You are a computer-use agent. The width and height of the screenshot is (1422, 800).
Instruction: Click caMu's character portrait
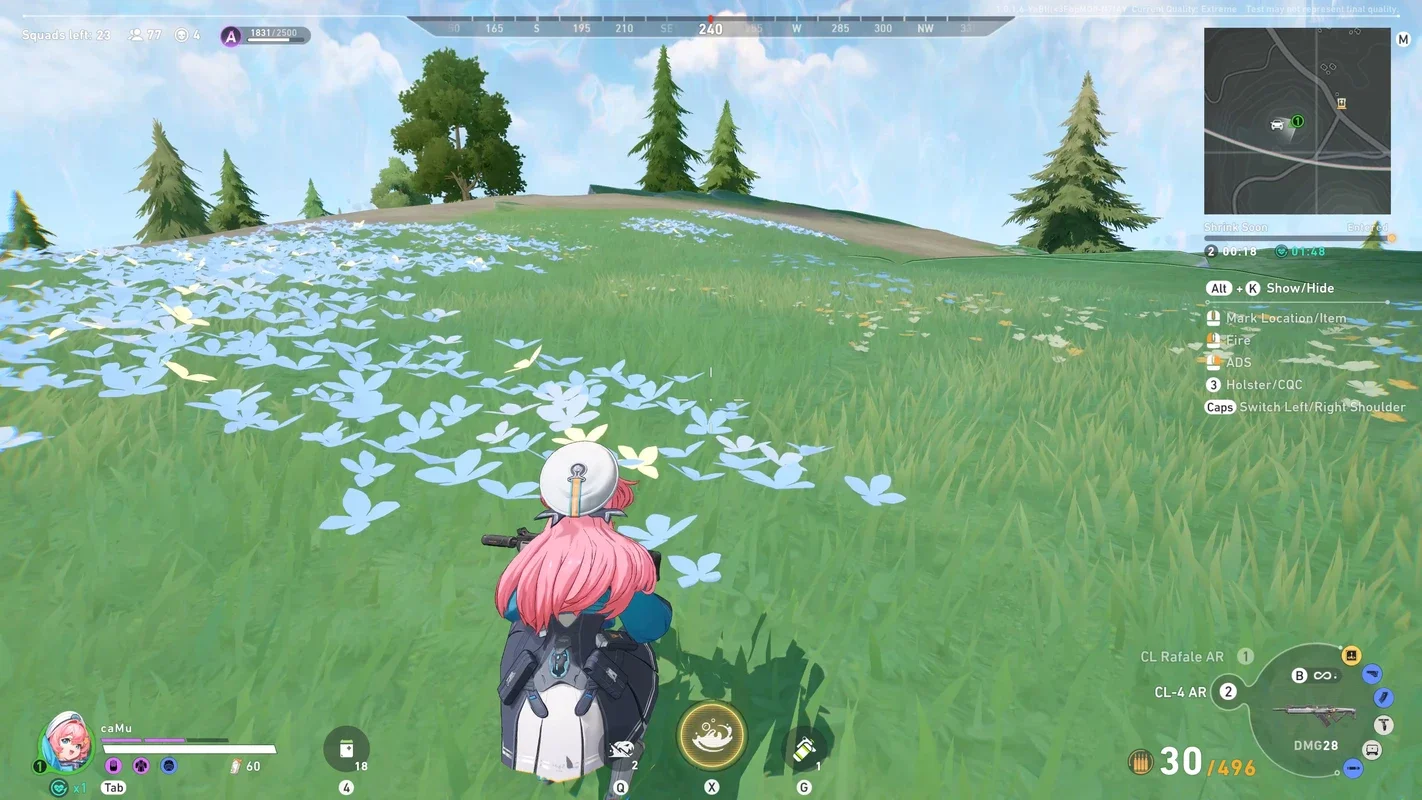click(x=66, y=742)
